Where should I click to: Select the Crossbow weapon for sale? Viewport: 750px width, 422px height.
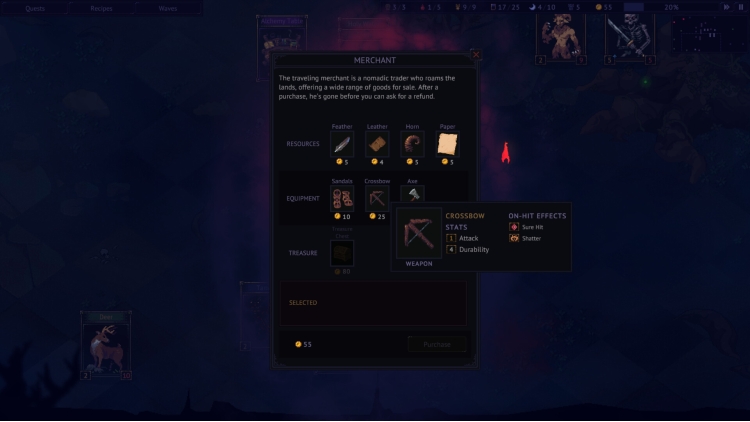377,198
